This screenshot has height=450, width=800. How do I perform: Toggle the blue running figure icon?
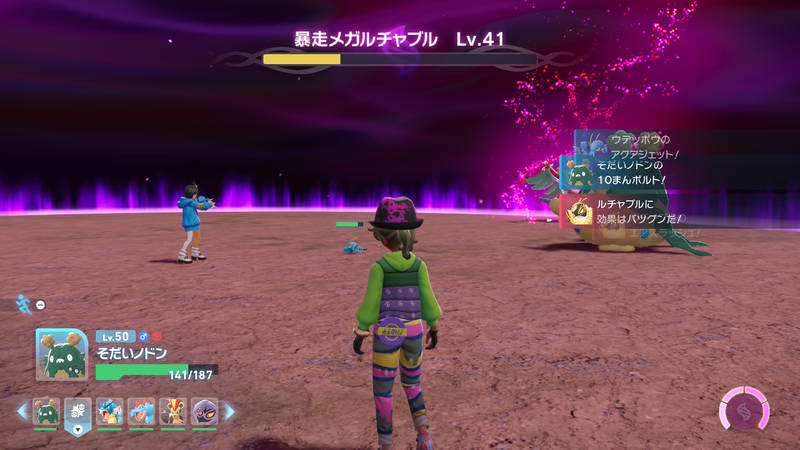click(x=24, y=301)
